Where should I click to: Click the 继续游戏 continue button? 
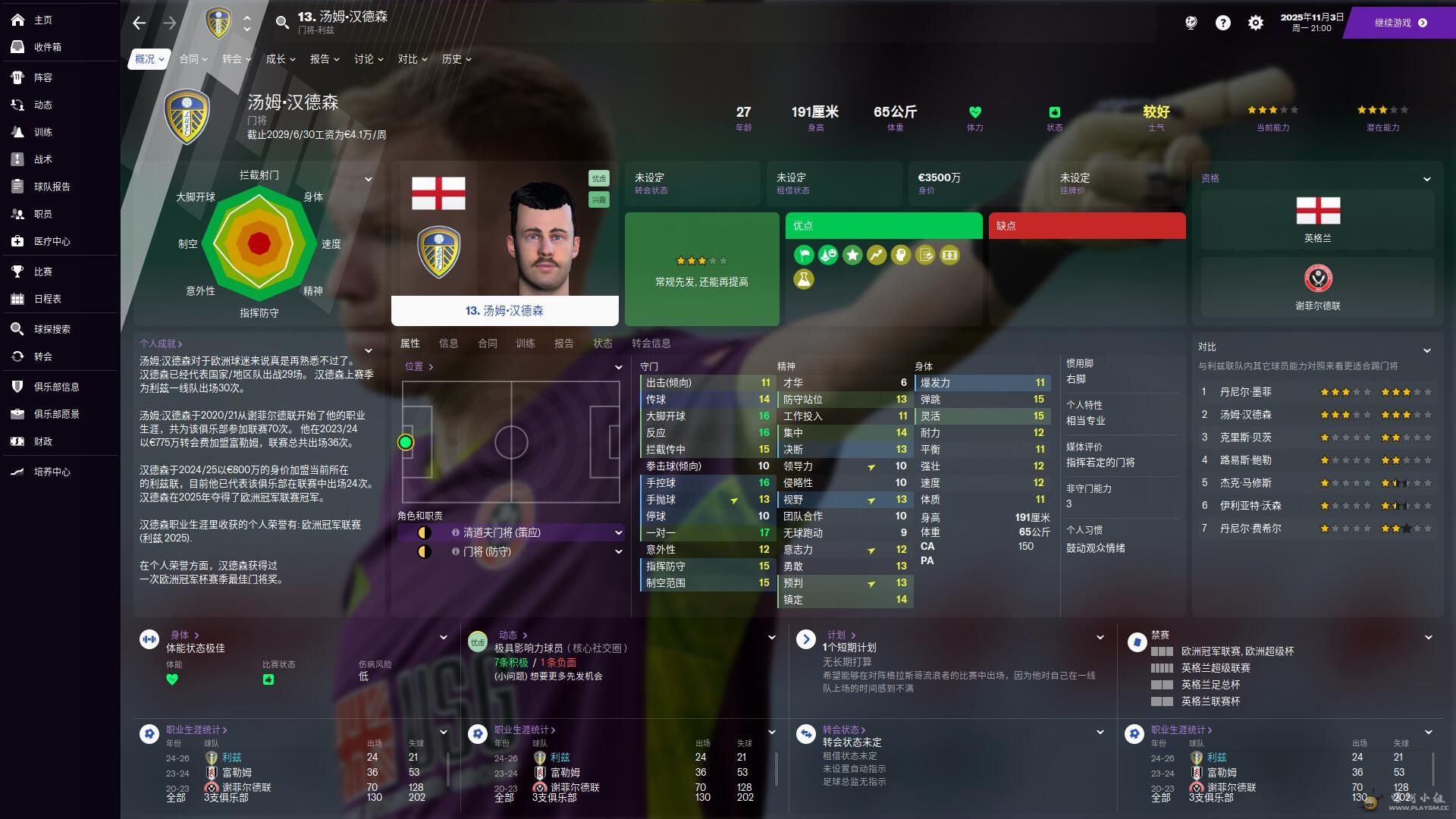[1400, 23]
